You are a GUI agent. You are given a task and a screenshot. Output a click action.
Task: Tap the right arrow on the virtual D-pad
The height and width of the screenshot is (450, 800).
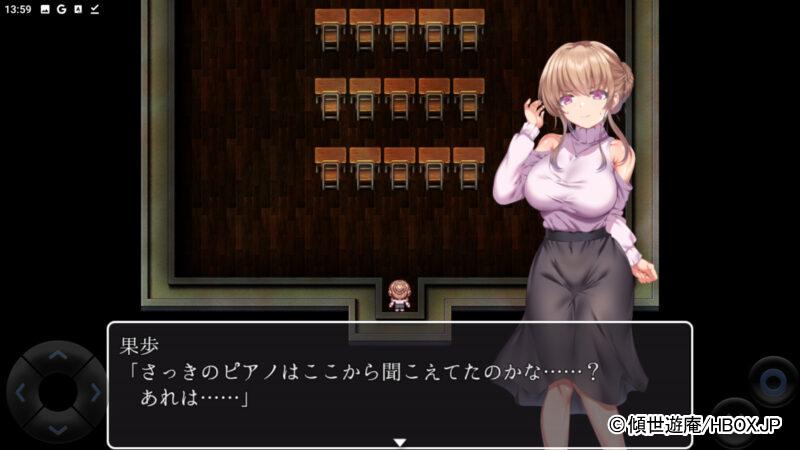pos(95,392)
